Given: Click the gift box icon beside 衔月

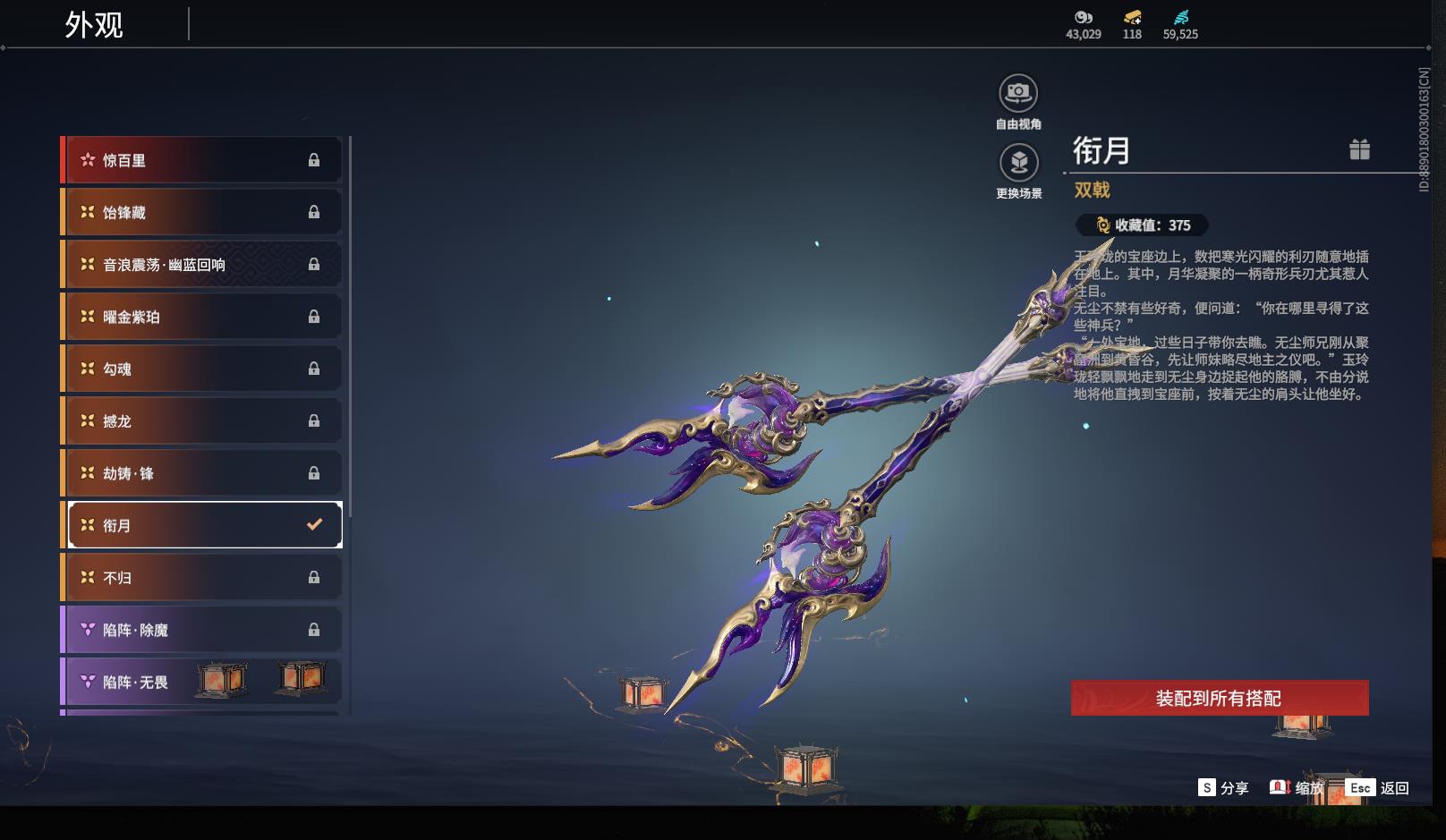Looking at the screenshot, I should tap(1359, 149).
